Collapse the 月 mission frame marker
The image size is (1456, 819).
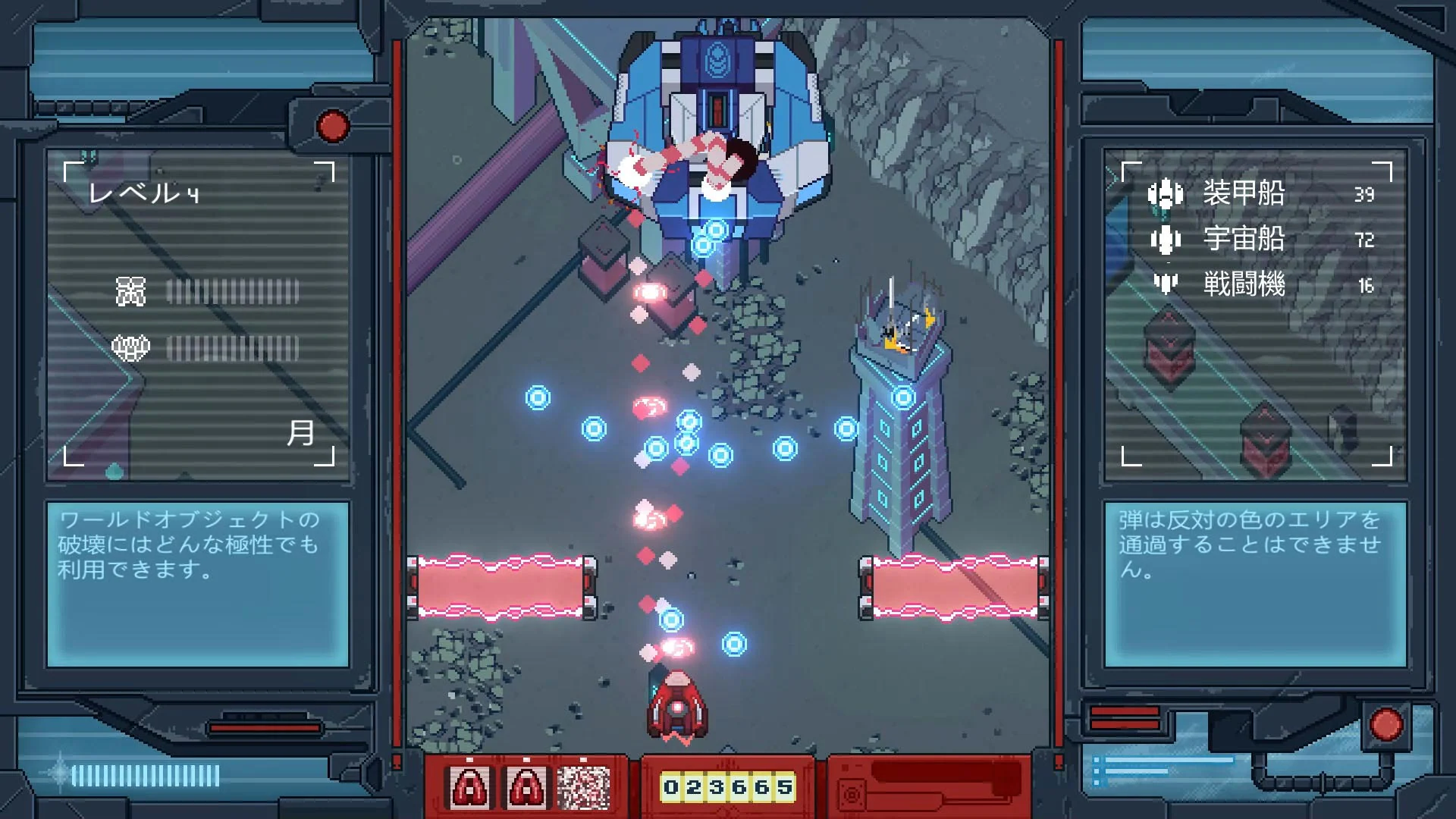303,433
